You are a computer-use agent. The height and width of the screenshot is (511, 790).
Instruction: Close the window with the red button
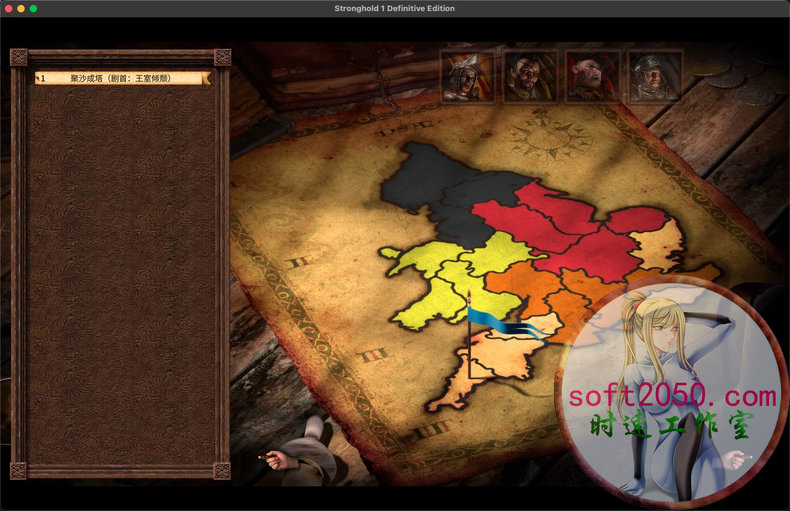tap(8, 8)
